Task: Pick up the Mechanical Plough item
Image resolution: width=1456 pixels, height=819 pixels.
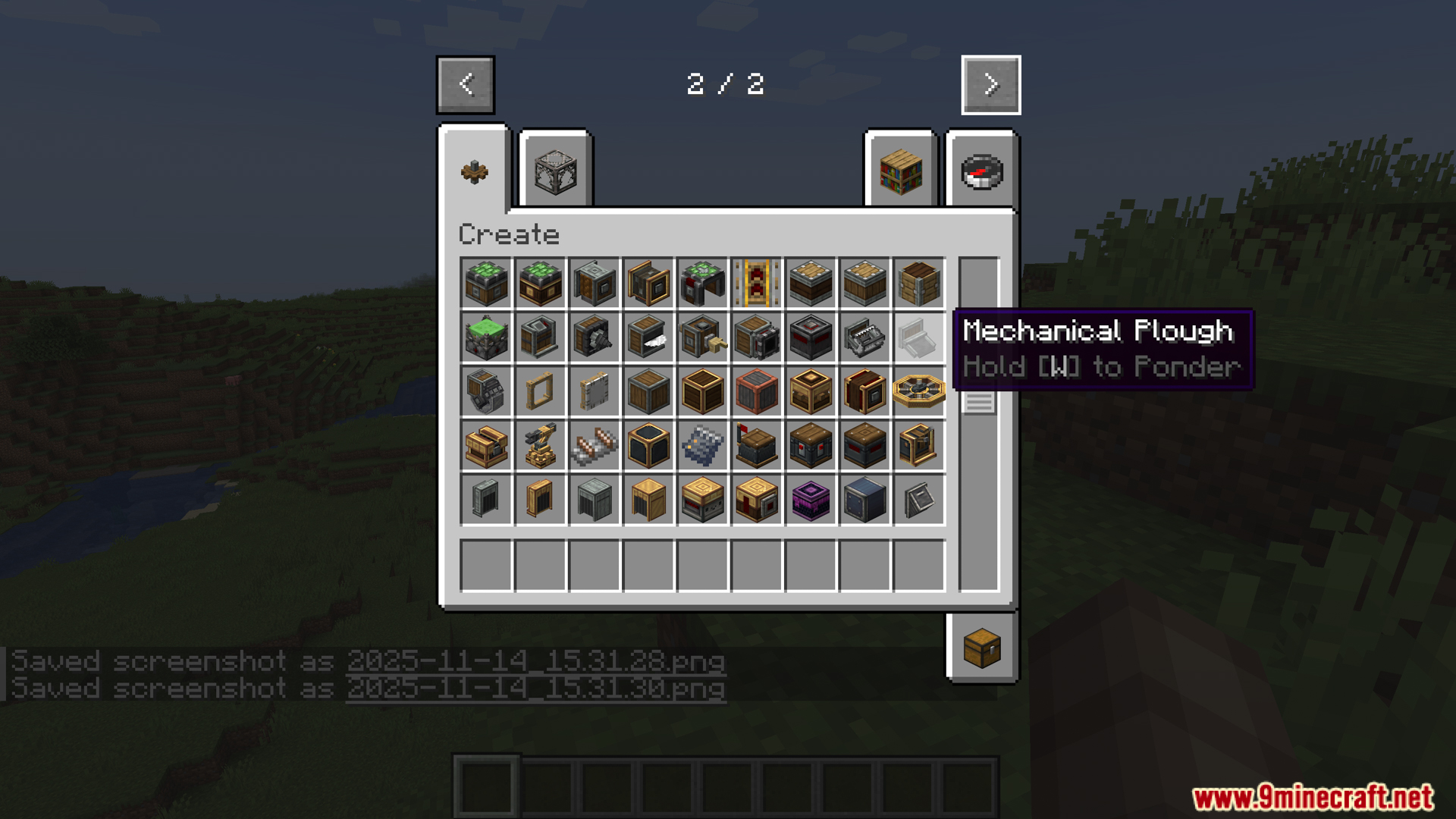Action: click(x=918, y=337)
